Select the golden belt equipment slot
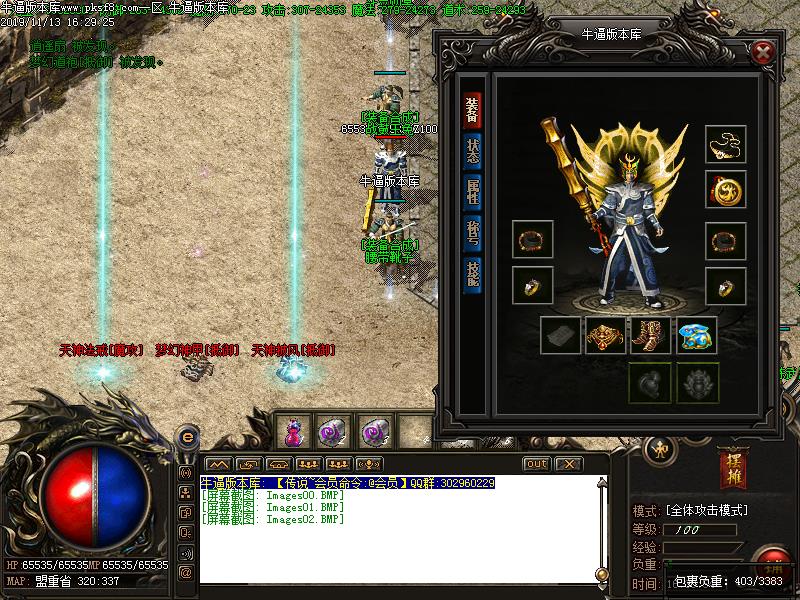 (x=607, y=336)
